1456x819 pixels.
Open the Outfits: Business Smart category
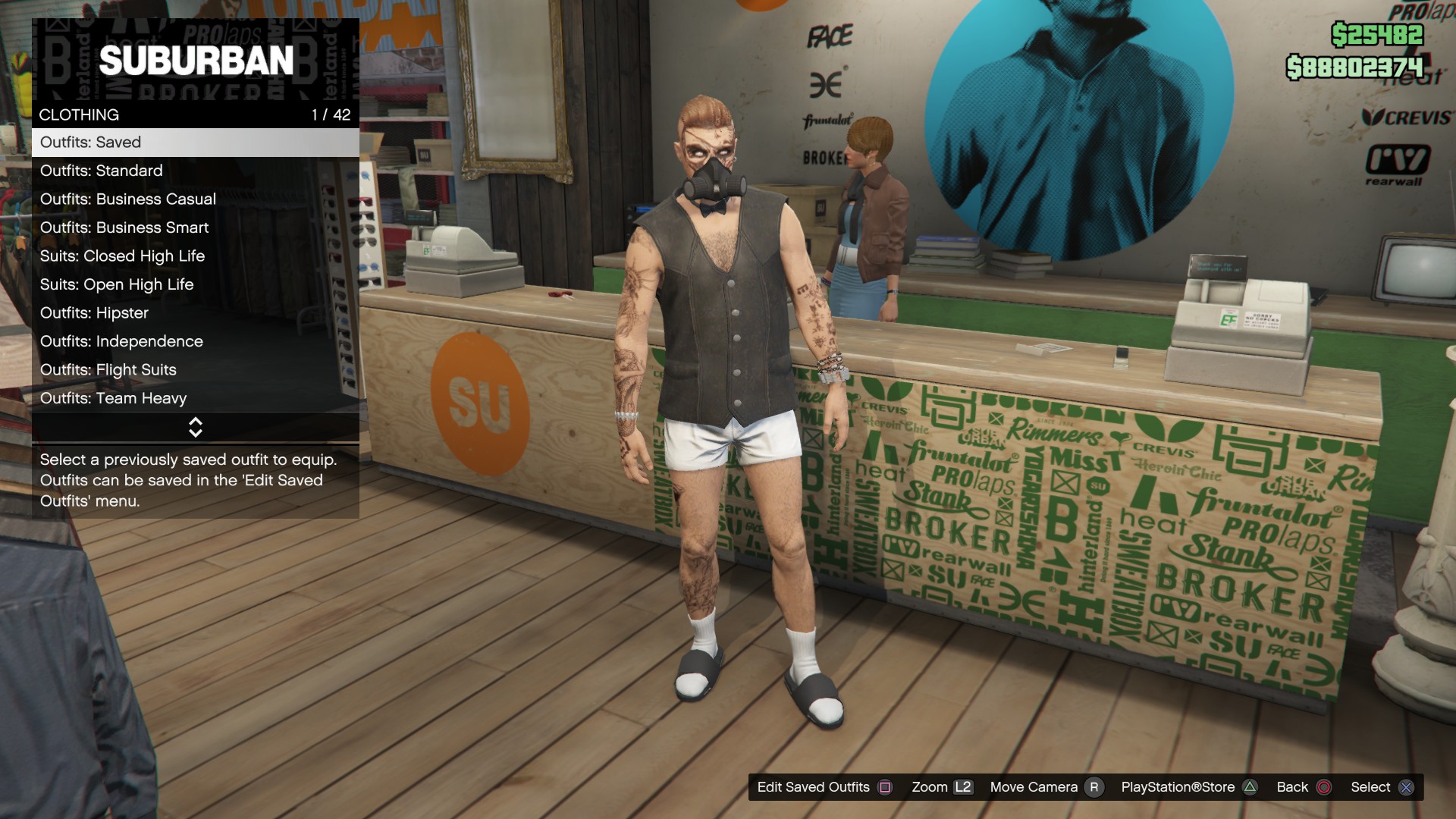[195, 227]
